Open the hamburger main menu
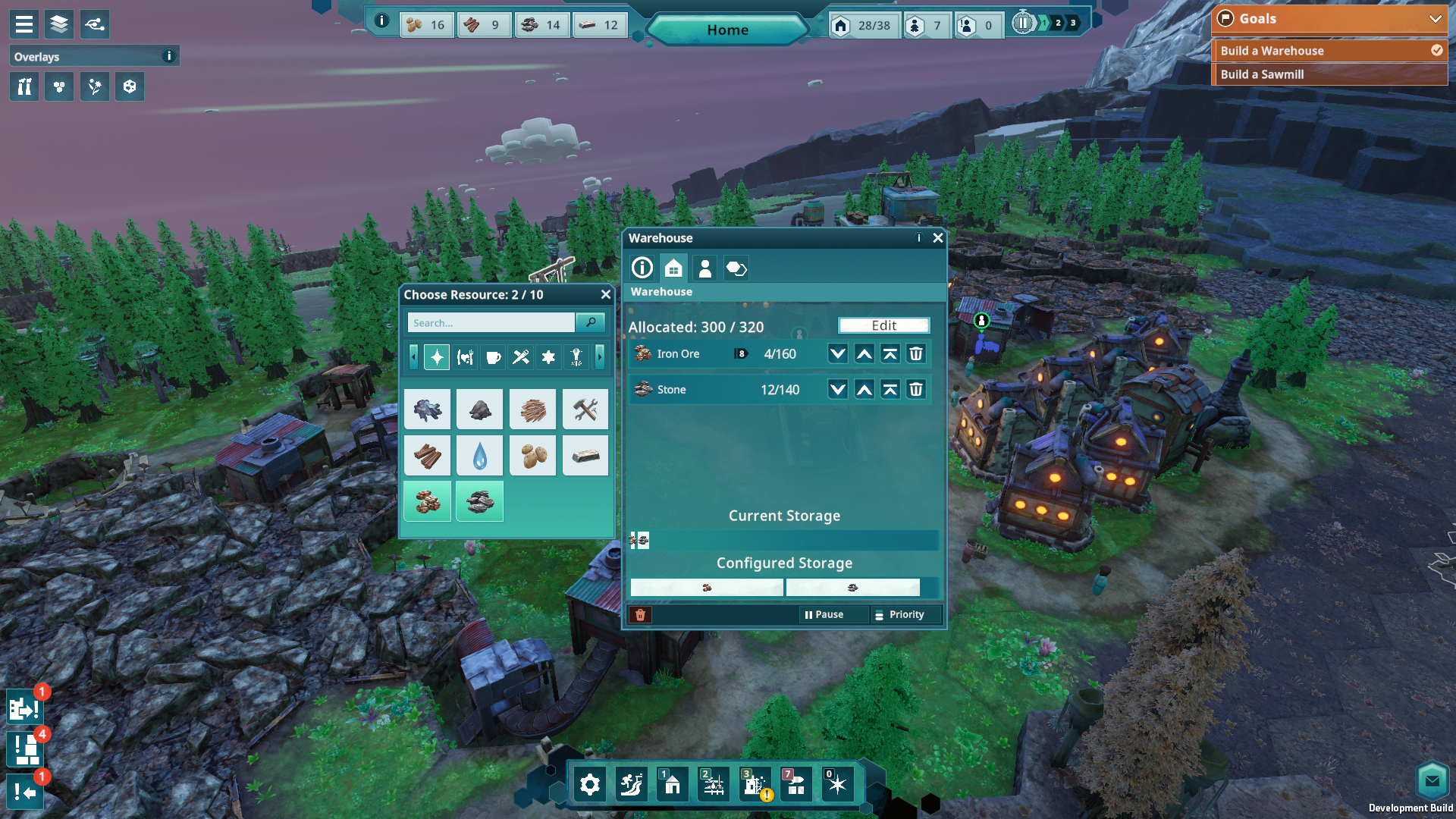The width and height of the screenshot is (1456, 819). tap(24, 24)
